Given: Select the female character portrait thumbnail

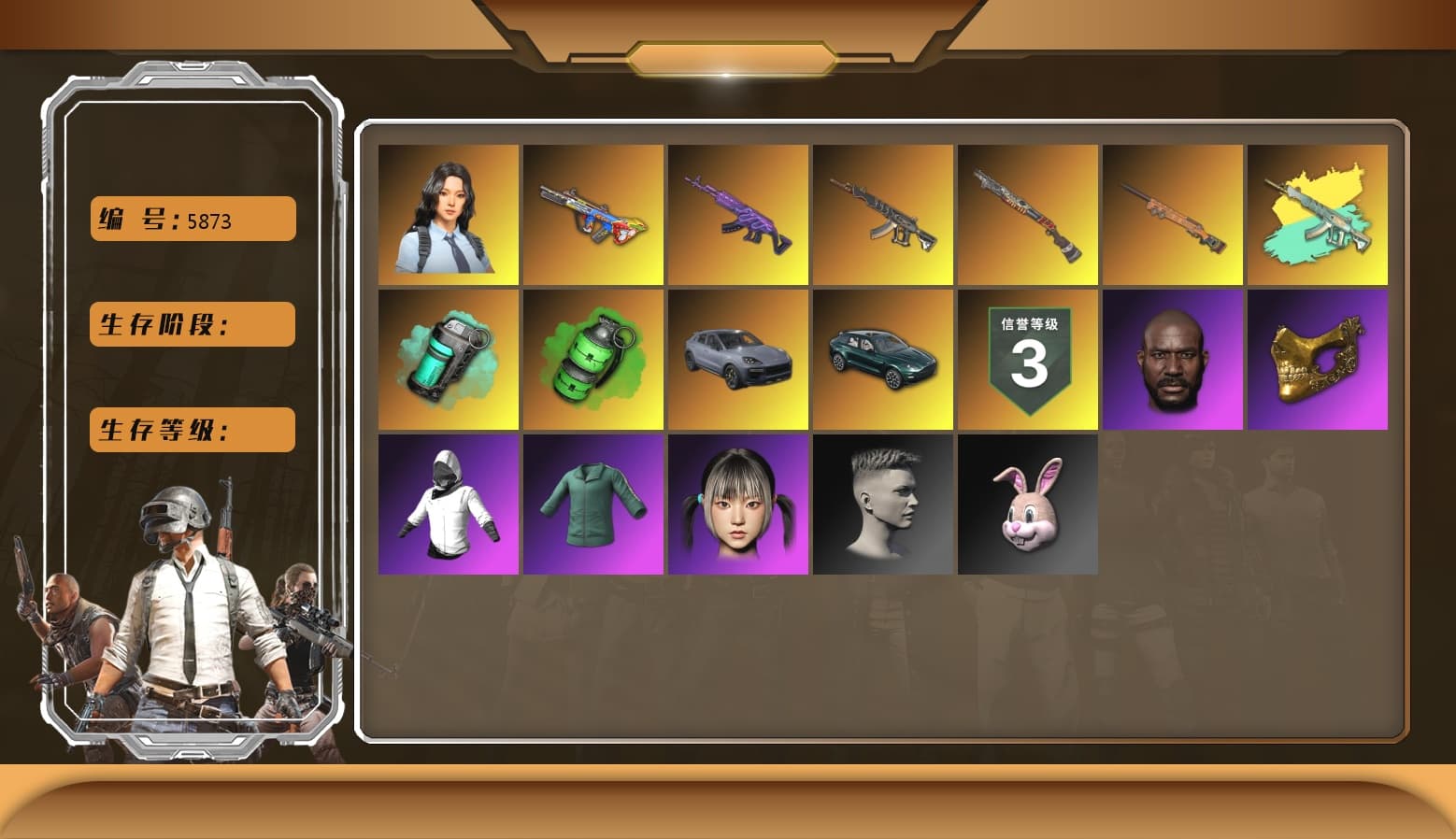Looking at the screenshot, I should [448, 213].
